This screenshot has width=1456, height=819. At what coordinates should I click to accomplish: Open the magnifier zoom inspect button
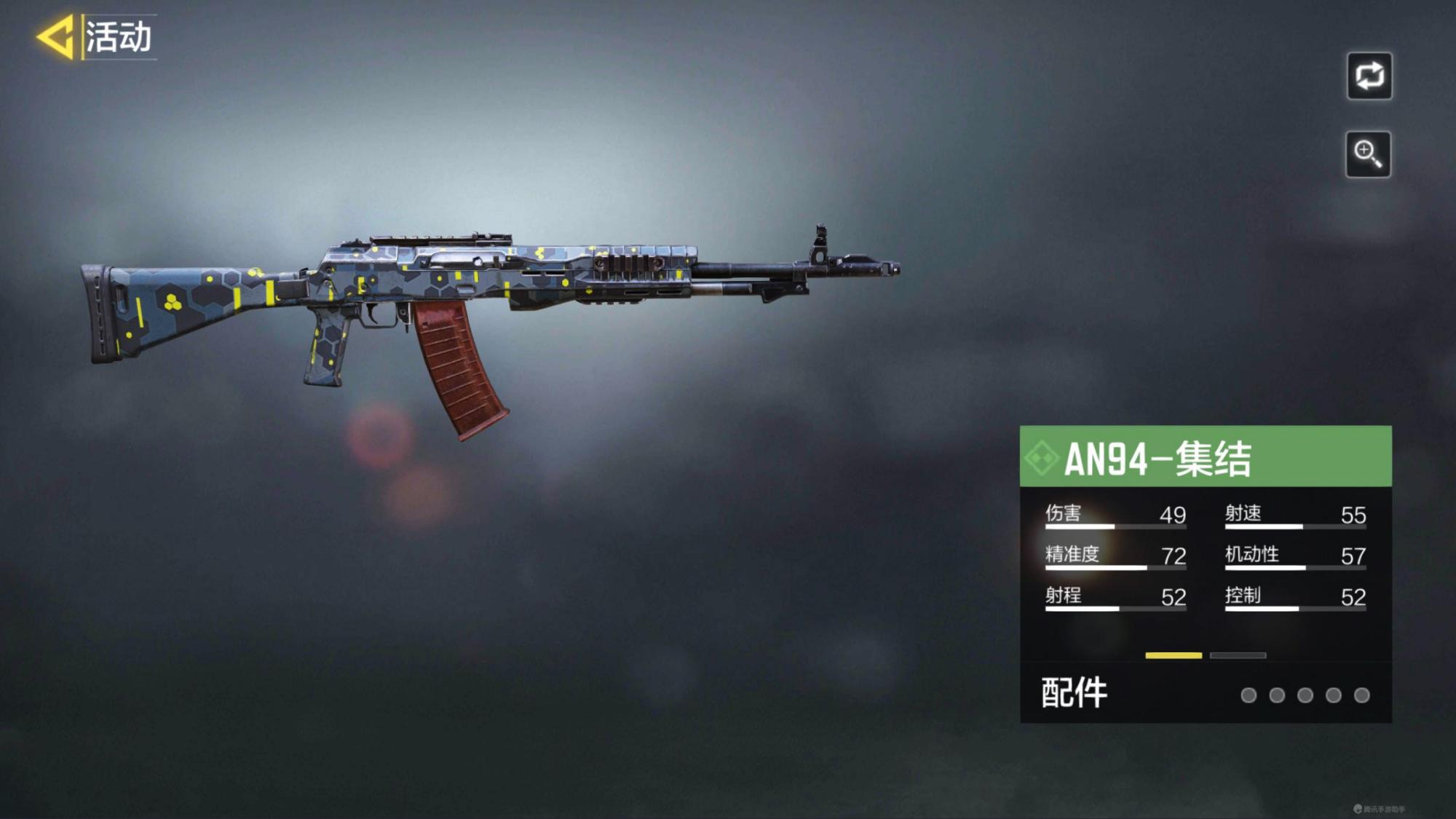[x=1367, y=154]
